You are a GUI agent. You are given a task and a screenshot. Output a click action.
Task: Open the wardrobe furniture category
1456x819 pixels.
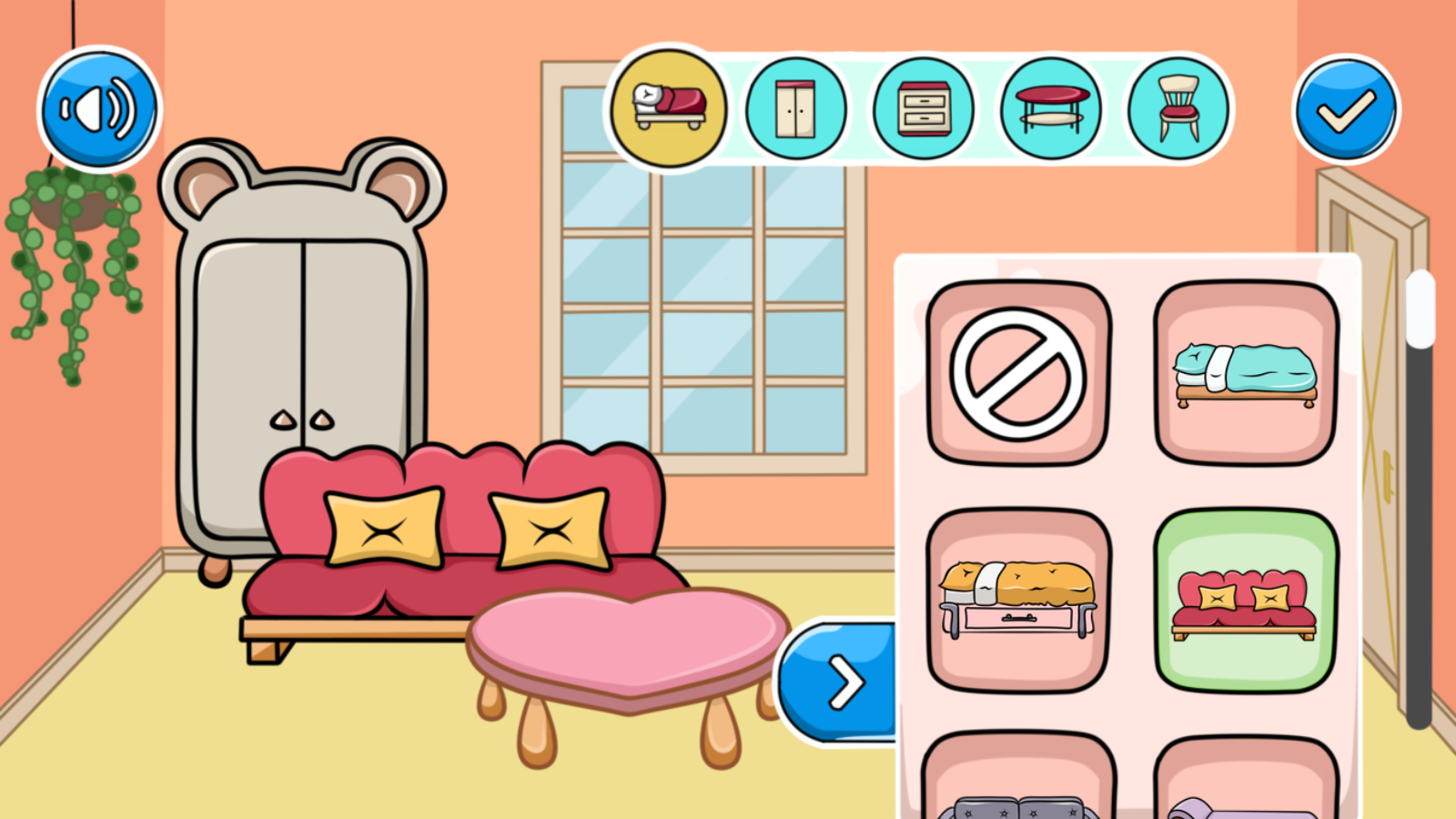click(x=796, y=109)
